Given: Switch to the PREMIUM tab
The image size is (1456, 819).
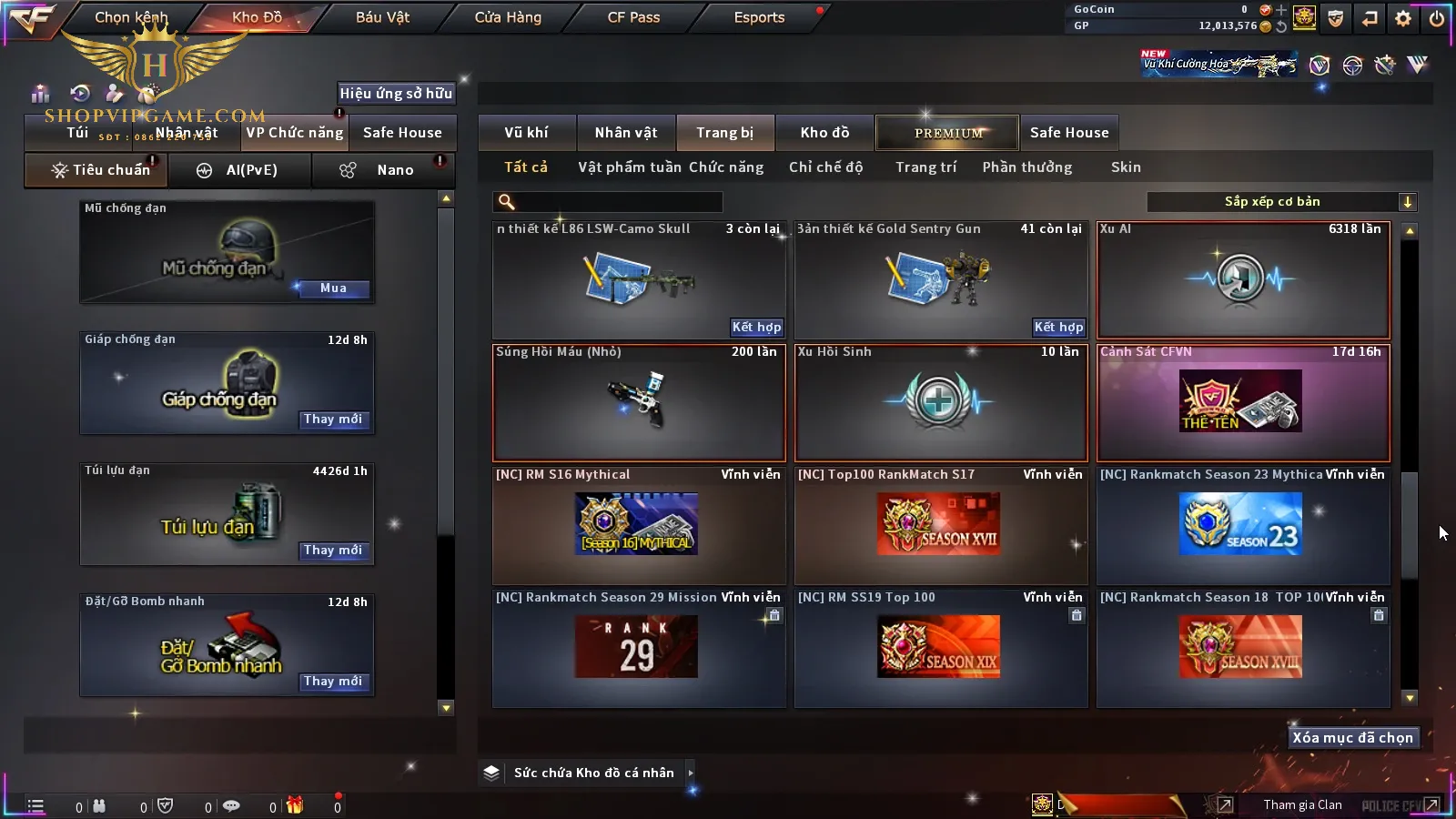Looking at the screenshot, I should point(948,133).
